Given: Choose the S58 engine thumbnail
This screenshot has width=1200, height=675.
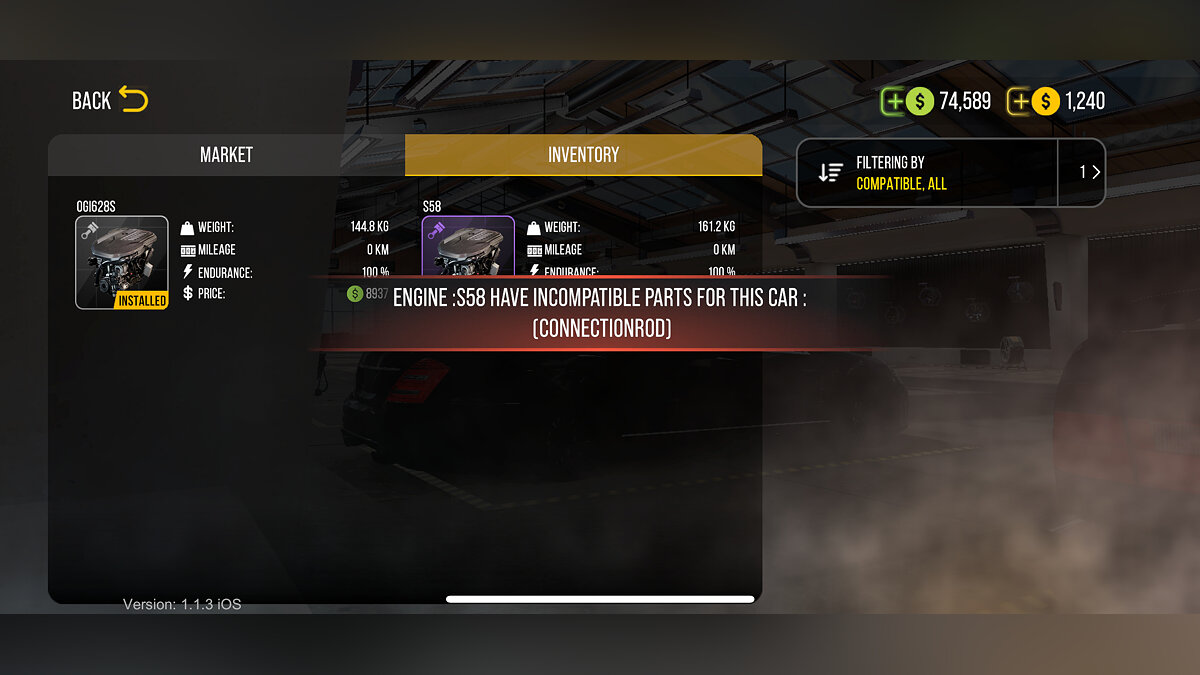Looking at the screenshot, I should [x=468, y=247].
